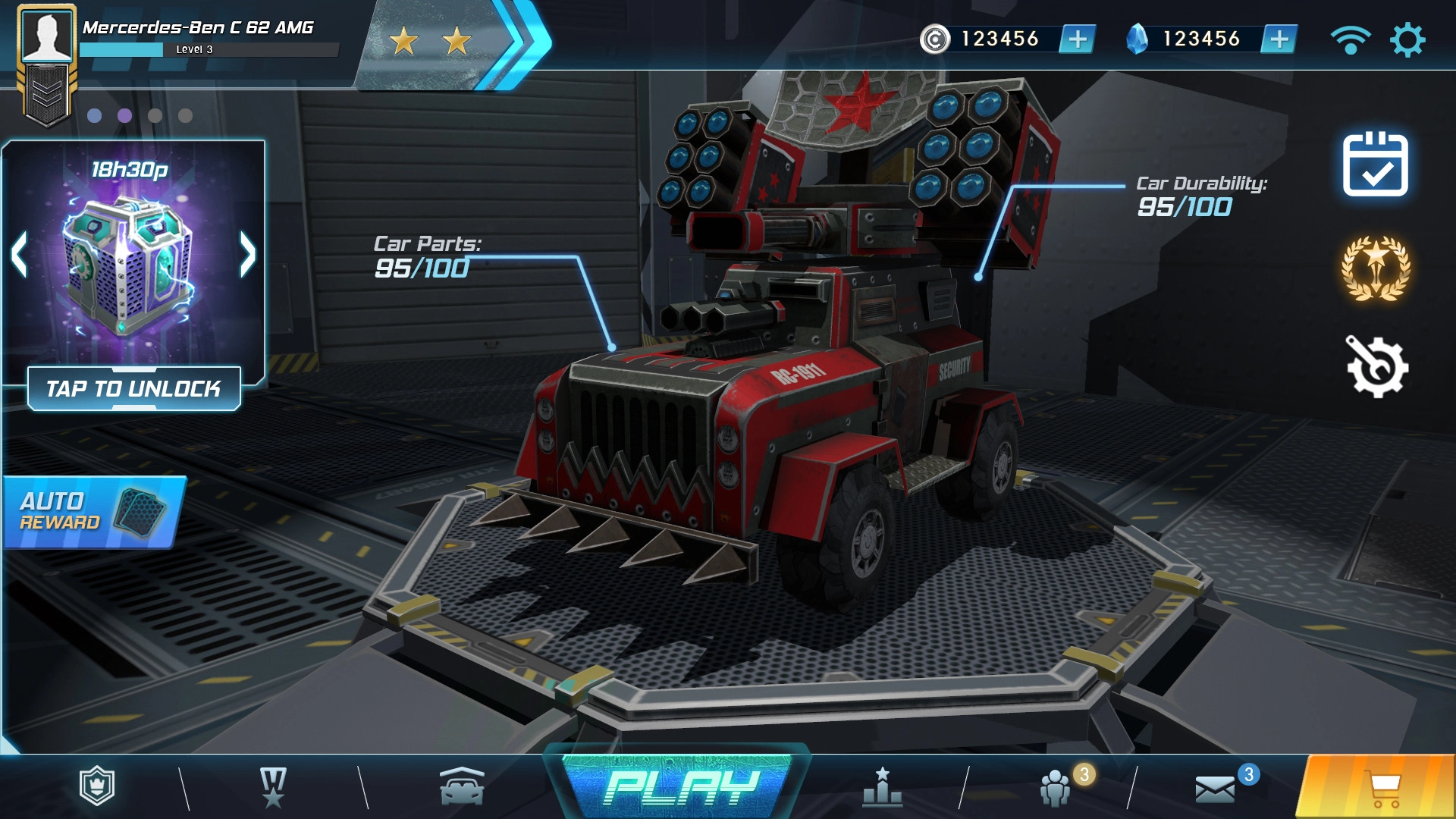The width and height of the screenshot is (1456, 819).
Task: Show the next chest with right arrow
Action: pyautogui.click(x=247, y=254)
